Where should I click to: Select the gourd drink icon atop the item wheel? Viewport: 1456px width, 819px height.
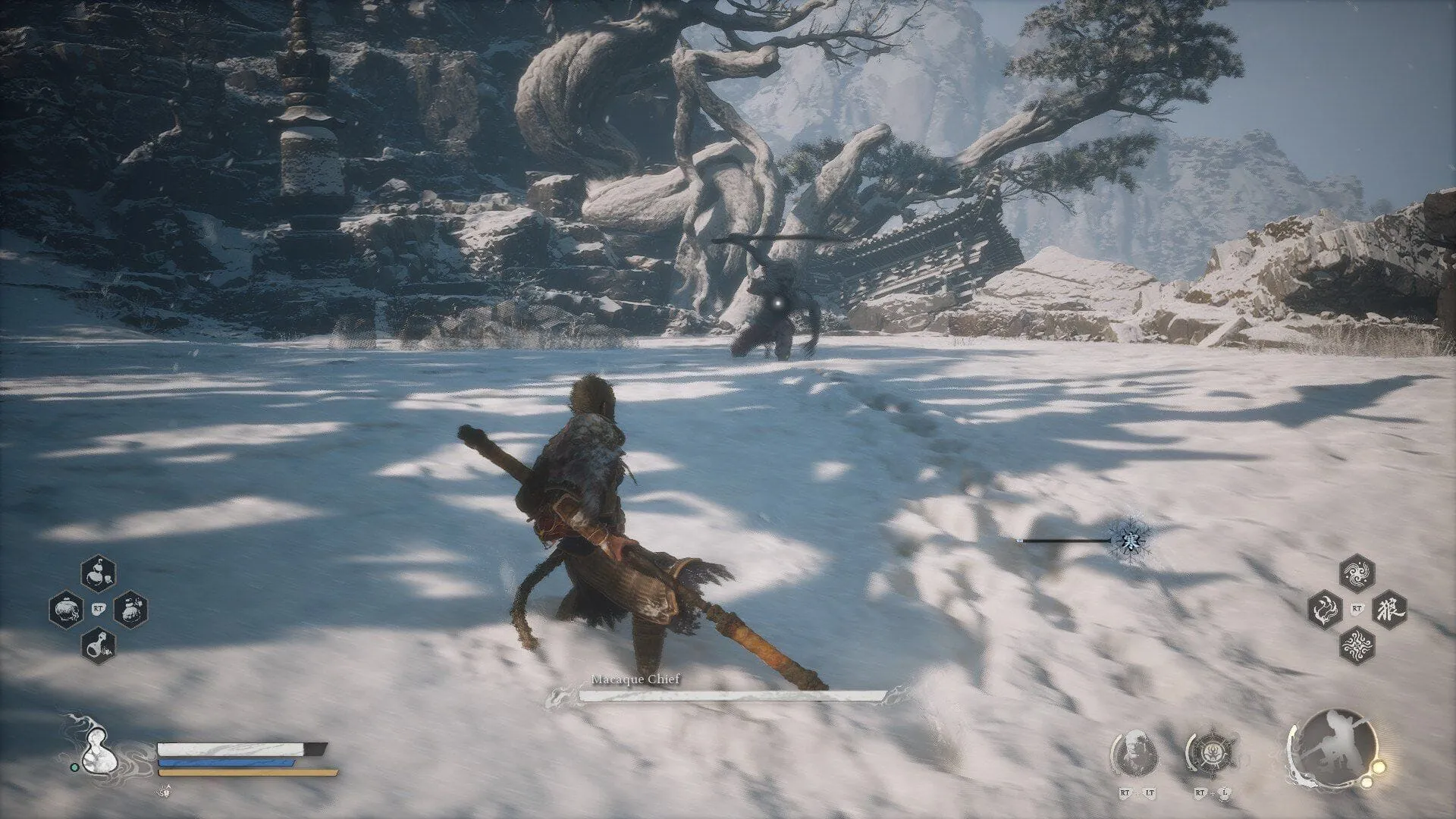click(x=99, y=573)
